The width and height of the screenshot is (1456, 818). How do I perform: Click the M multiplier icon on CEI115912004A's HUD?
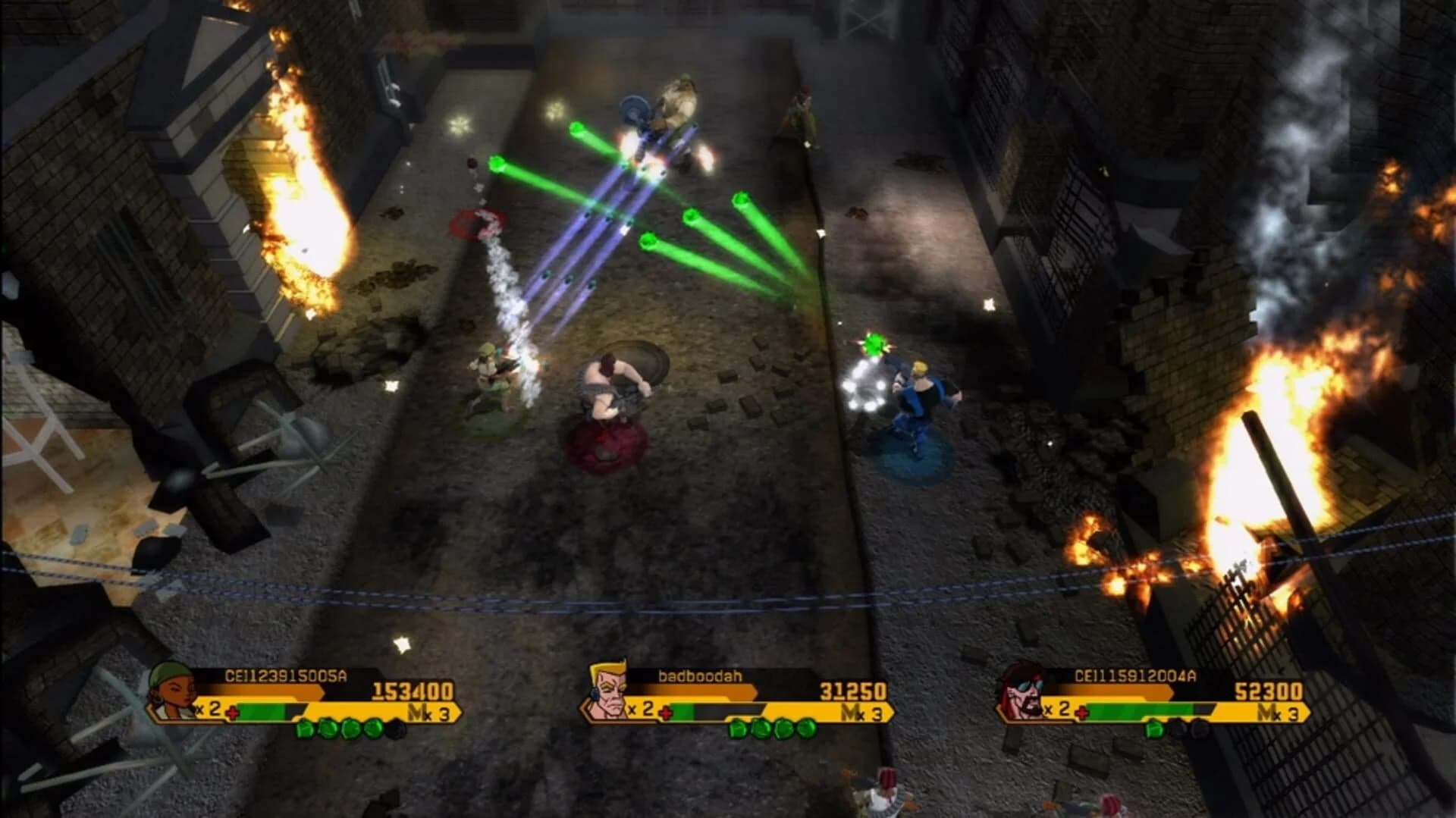point(1265,710)
